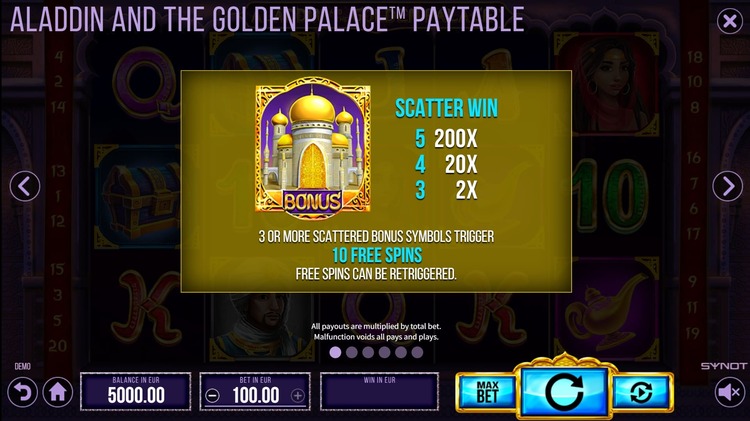Click the back arrow icon
The width and height of the screenshot is (750, 421).
(22, 391)
